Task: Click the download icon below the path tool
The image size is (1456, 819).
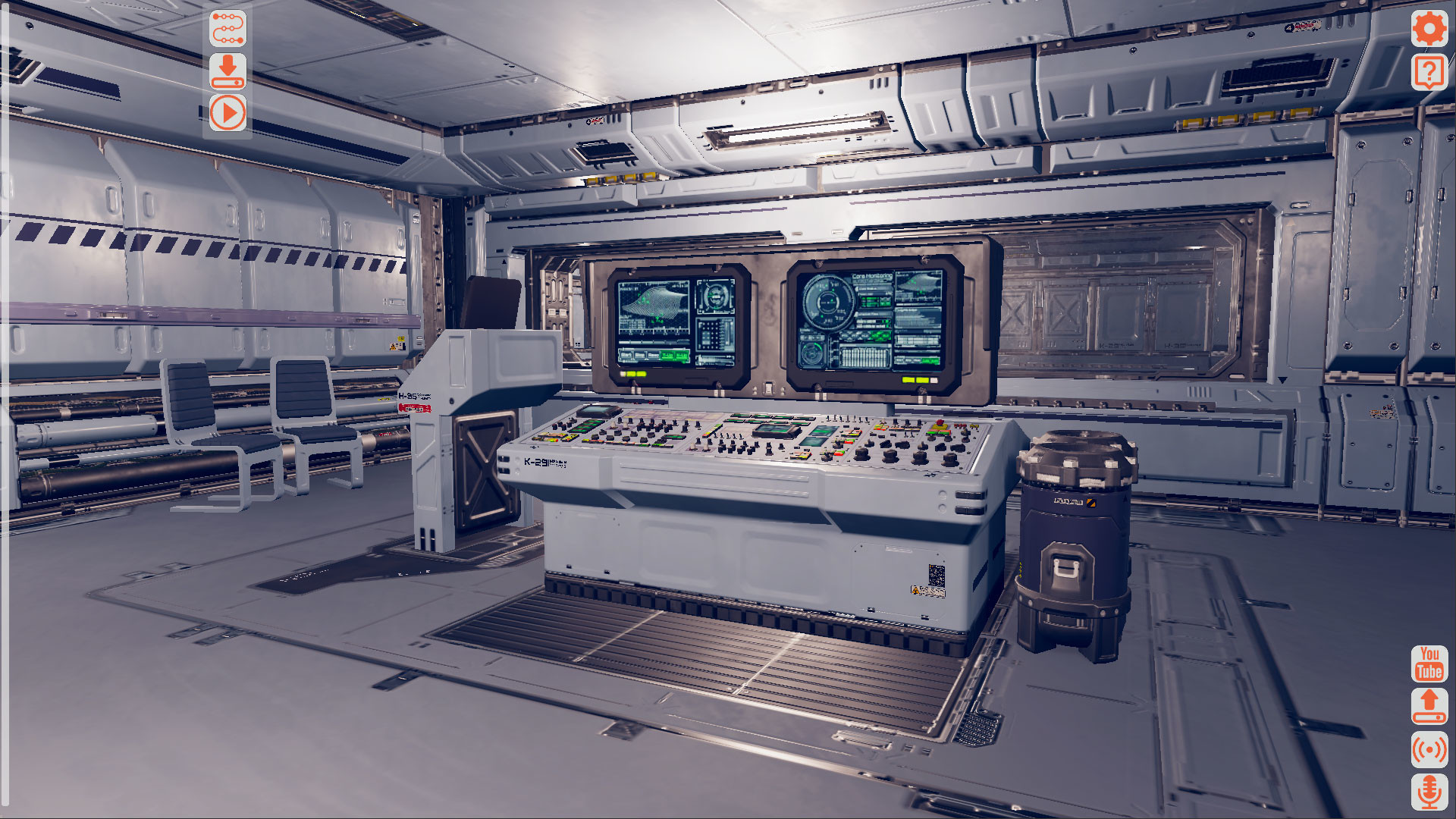Action: [229, 71]
